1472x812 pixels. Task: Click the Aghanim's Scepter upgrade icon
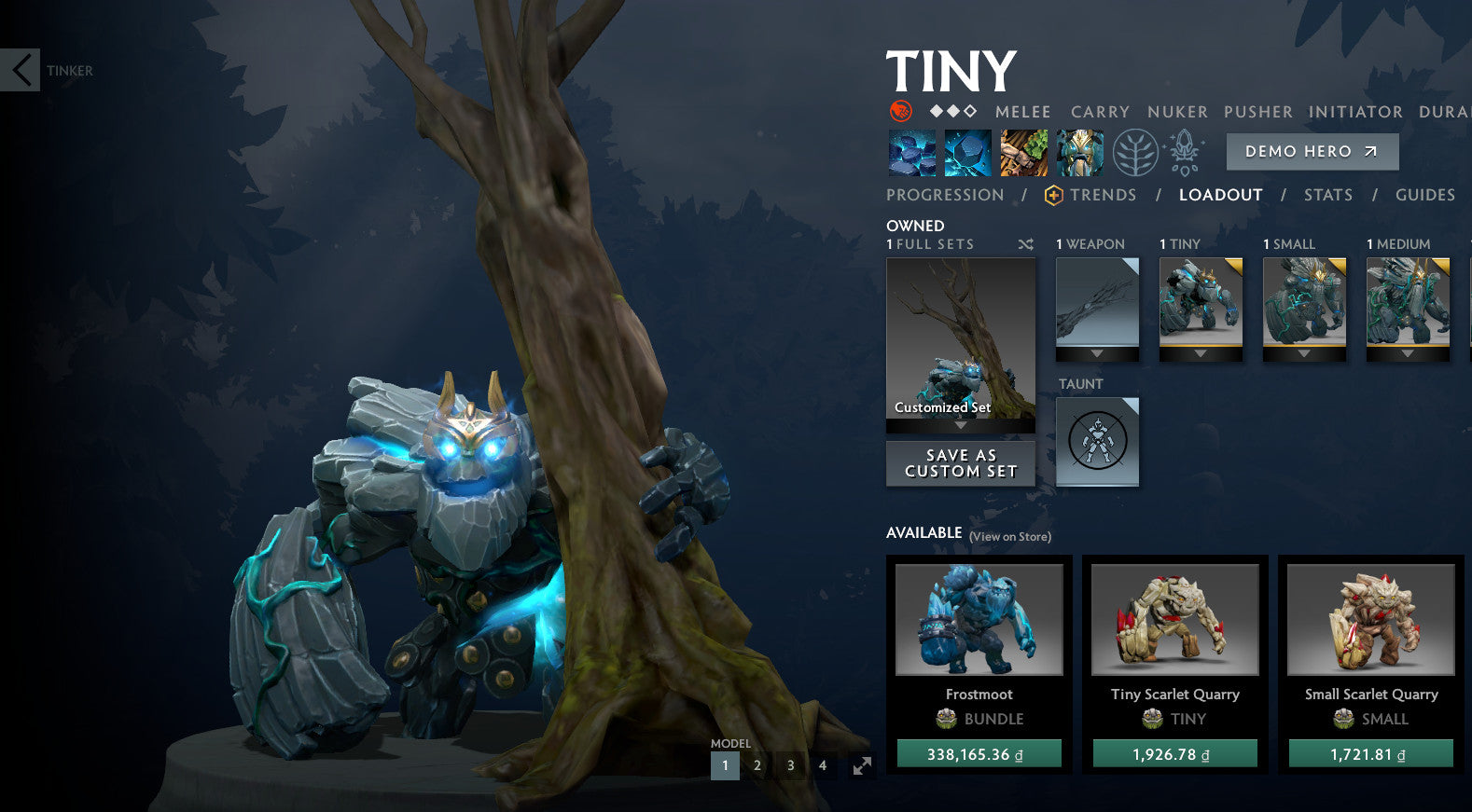click(1183, 152)
